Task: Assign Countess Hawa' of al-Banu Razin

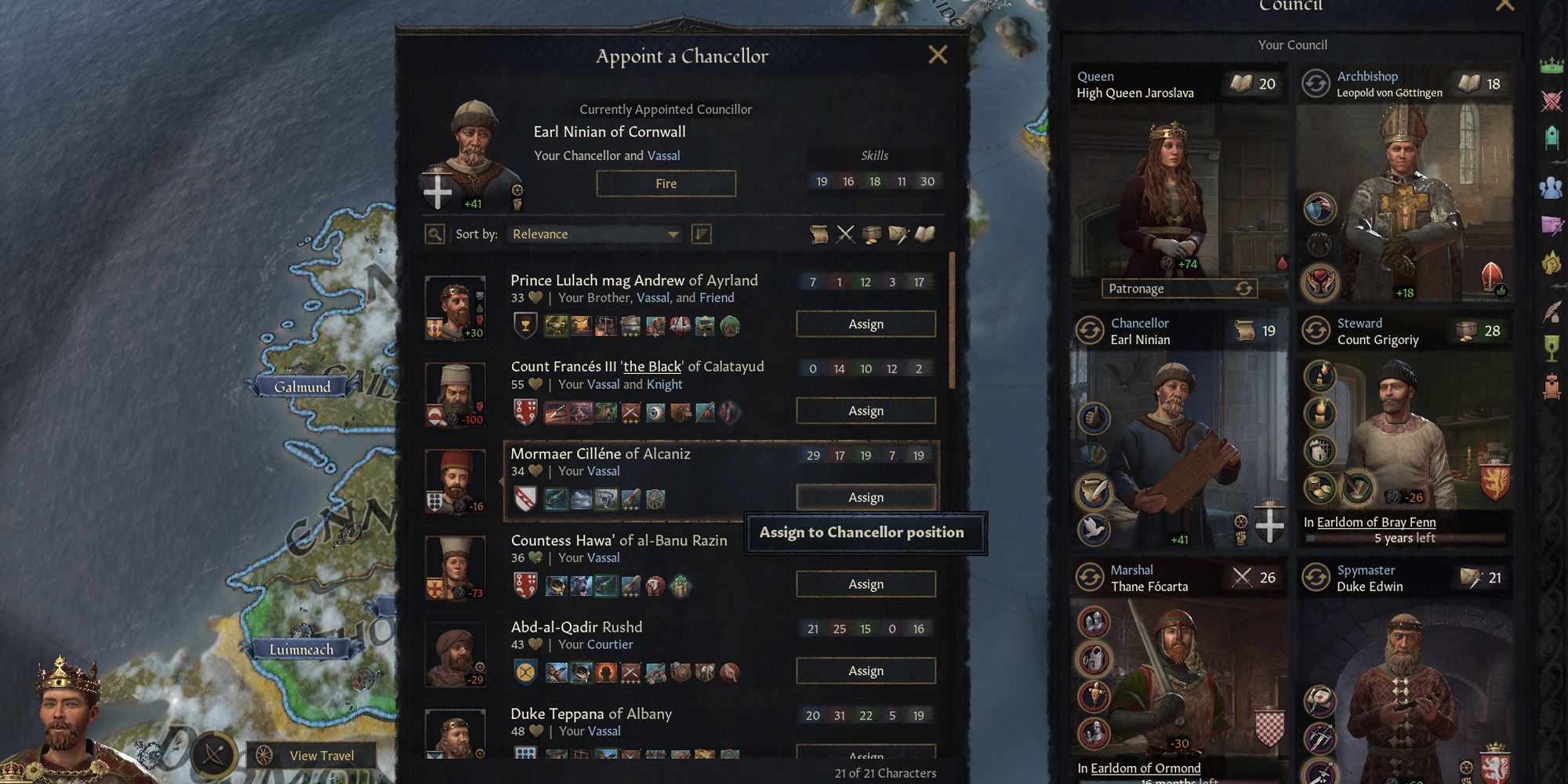Action: [x=866, y=583]
